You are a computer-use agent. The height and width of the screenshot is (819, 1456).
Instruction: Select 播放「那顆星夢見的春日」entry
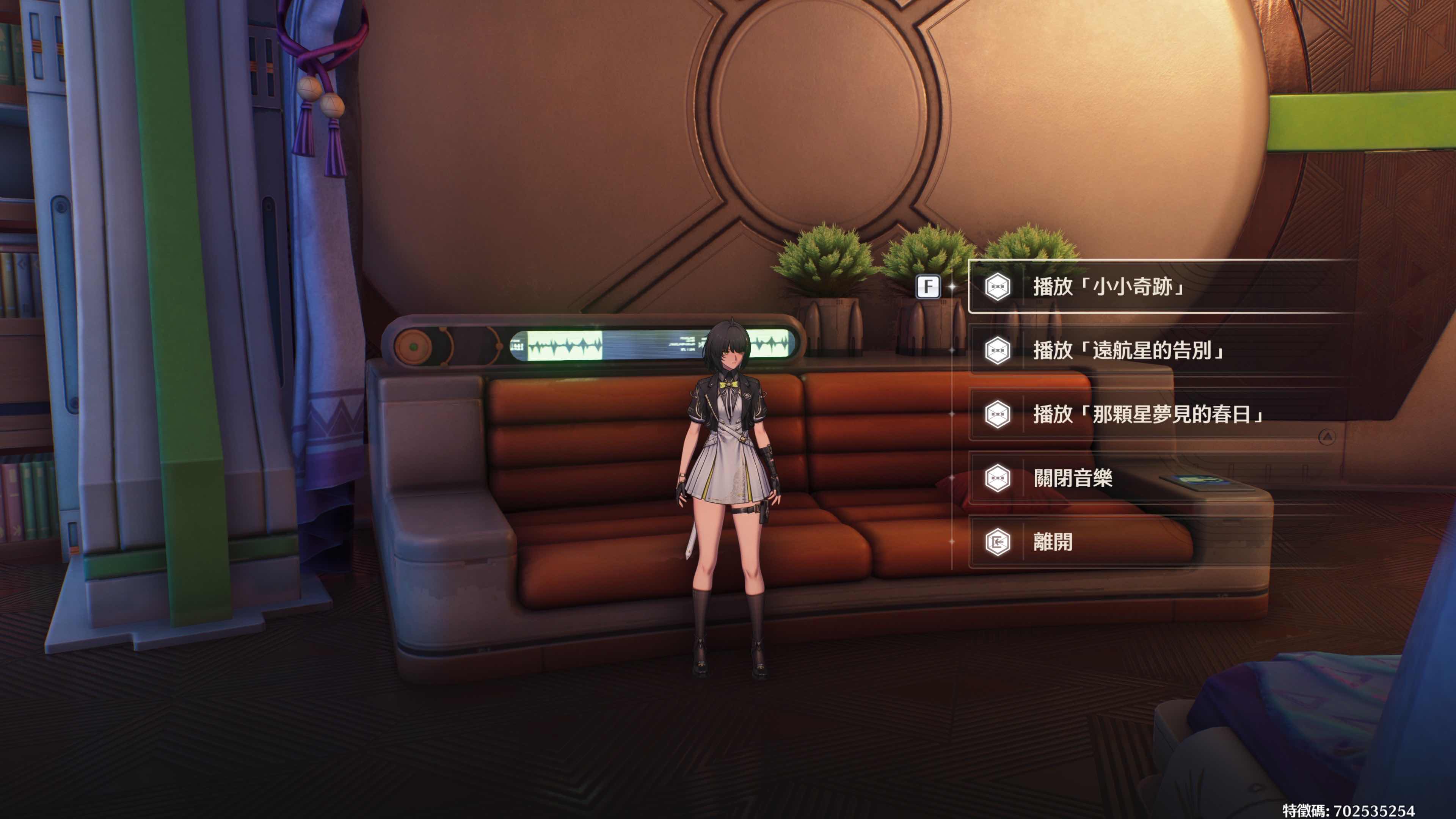tap(1147, 414)
